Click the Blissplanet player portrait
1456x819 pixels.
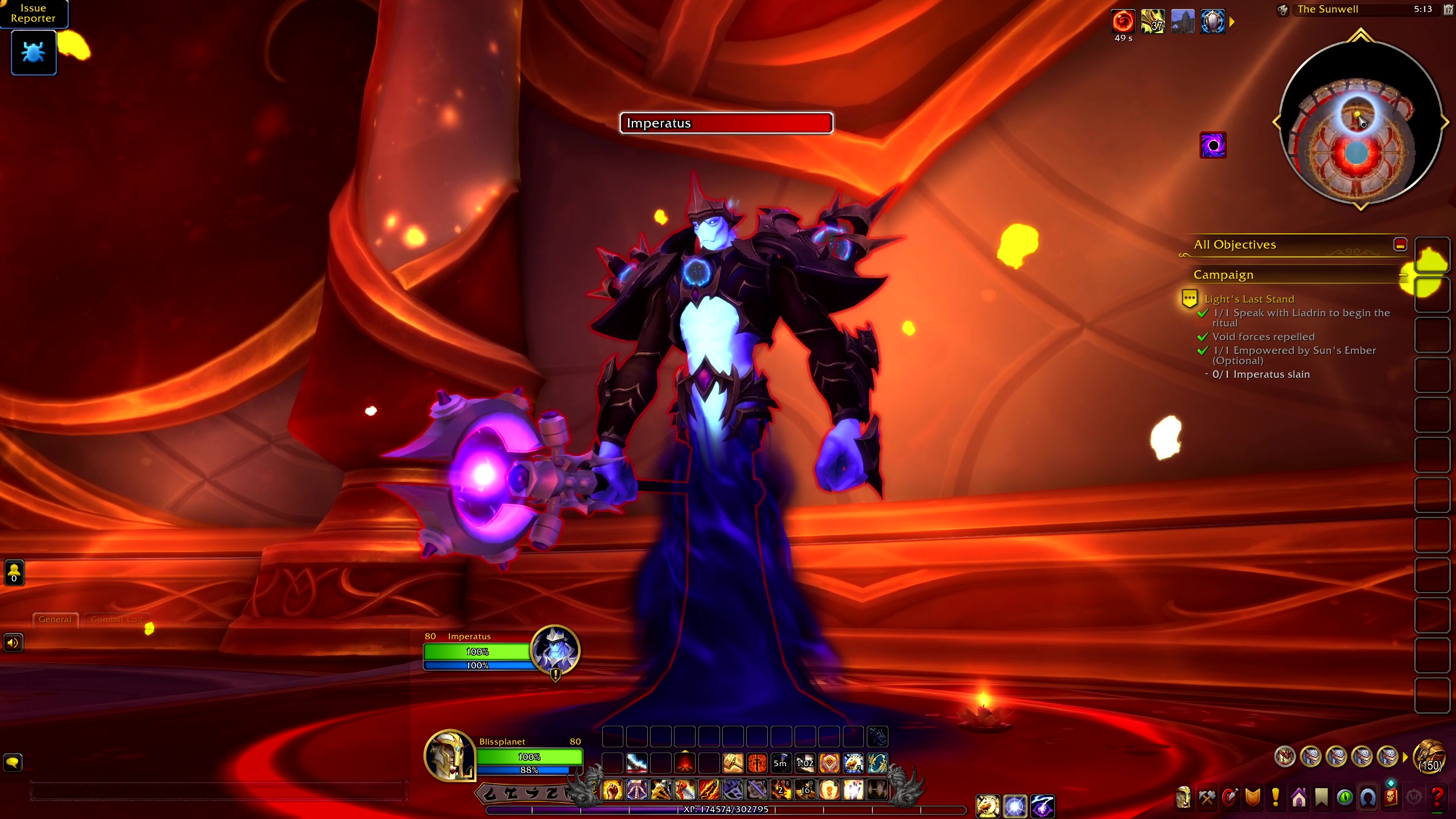tap(449, 755)
